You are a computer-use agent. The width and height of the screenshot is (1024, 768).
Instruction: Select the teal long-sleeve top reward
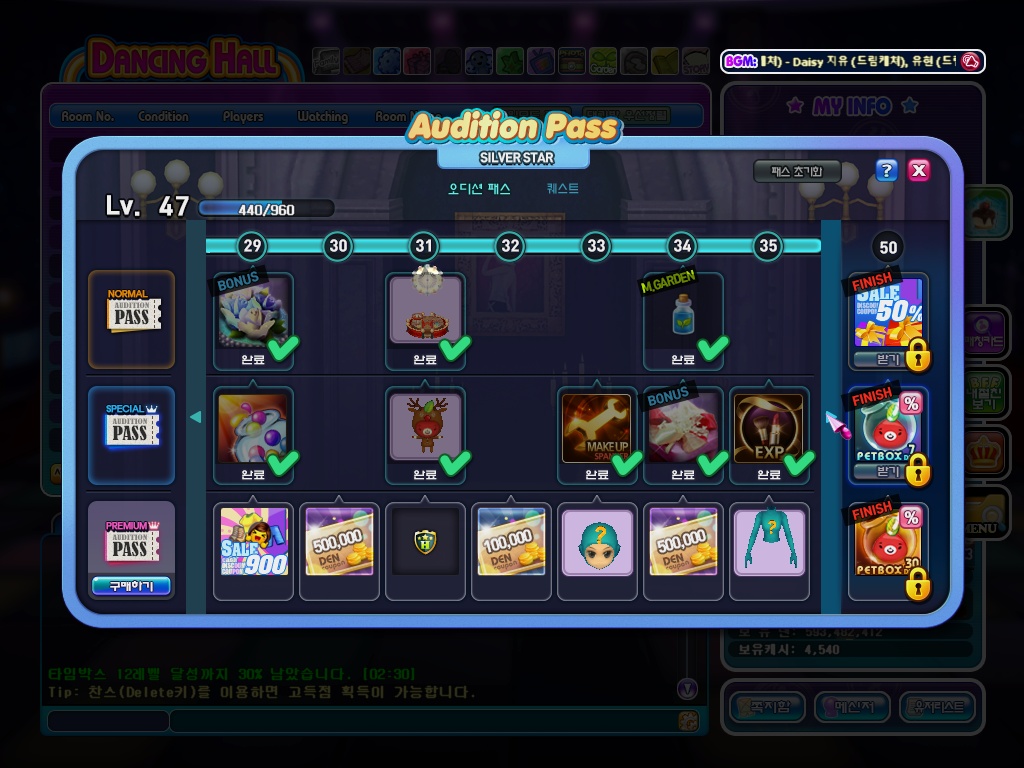(769, 542)
